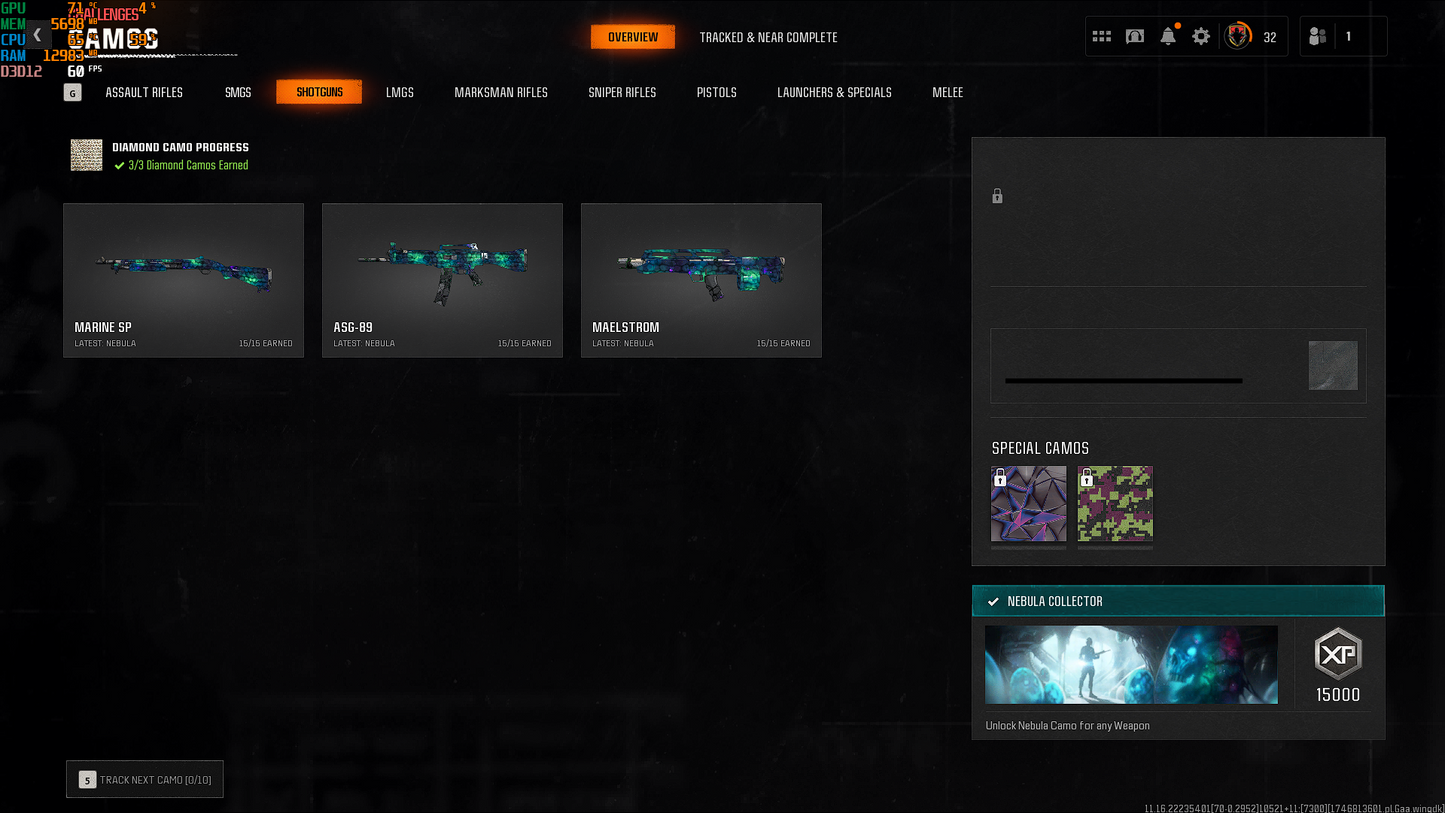The image size is (1445, 813).
Task: Choose the Maelstrom weapon card
Action: point(701,280)
